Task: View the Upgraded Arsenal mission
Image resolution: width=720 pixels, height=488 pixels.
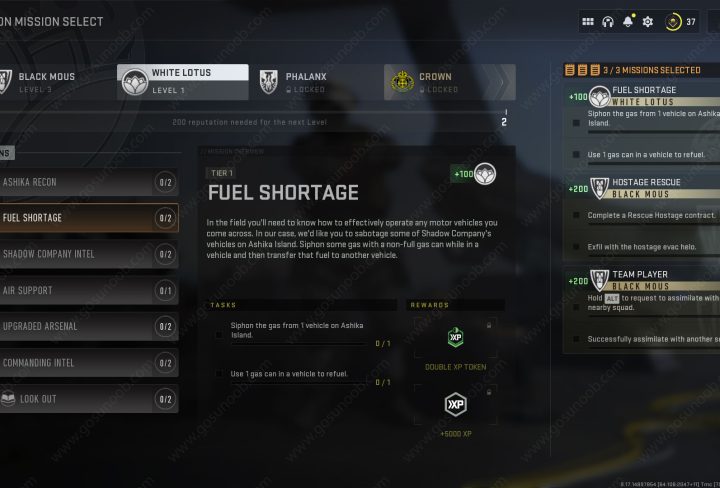Action: (88, 326)
